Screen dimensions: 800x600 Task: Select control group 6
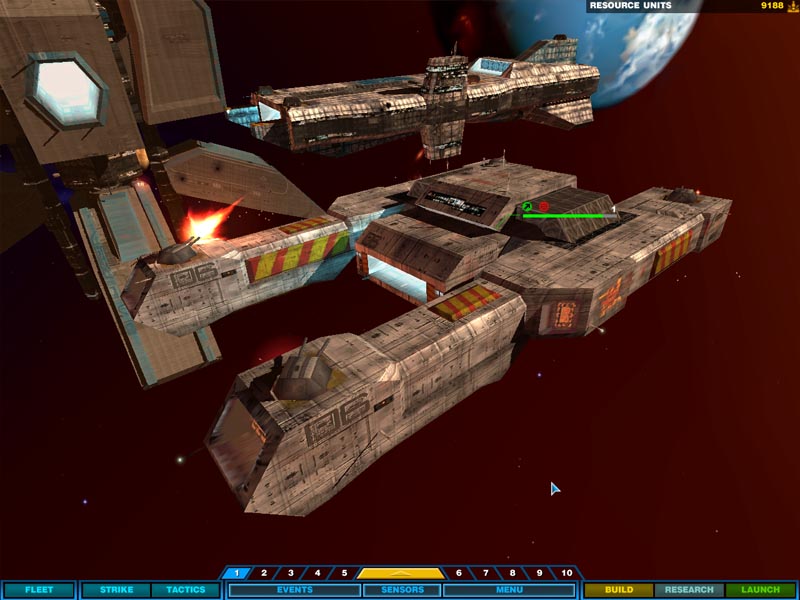coord(459,573)
